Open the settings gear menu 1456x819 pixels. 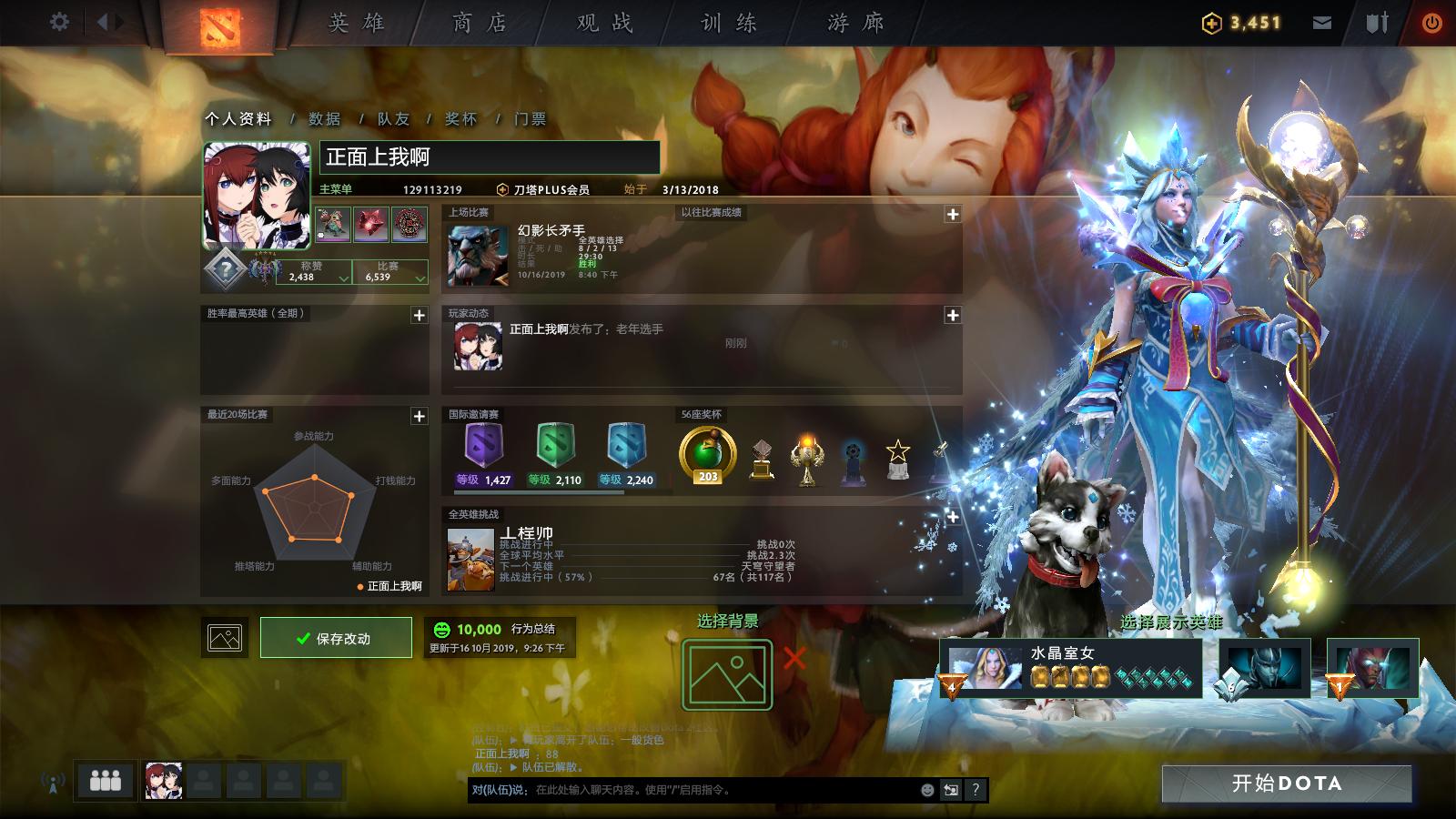click(x=60, y=20)
